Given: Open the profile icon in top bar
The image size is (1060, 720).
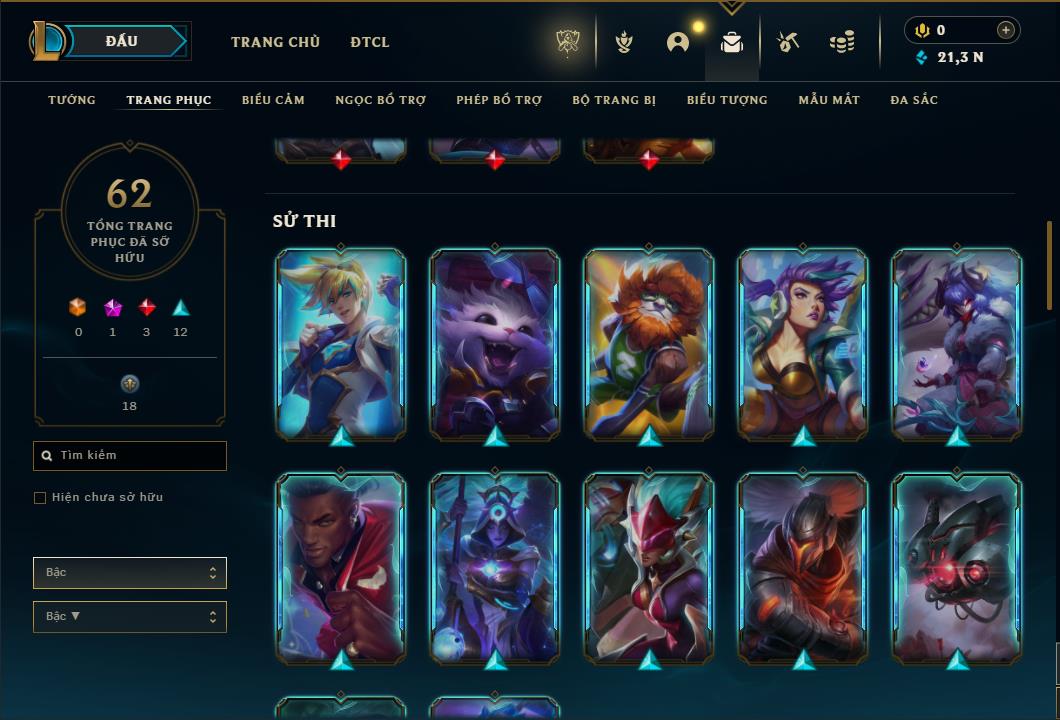Looking at the screenshot, I should tap(678, 42).
